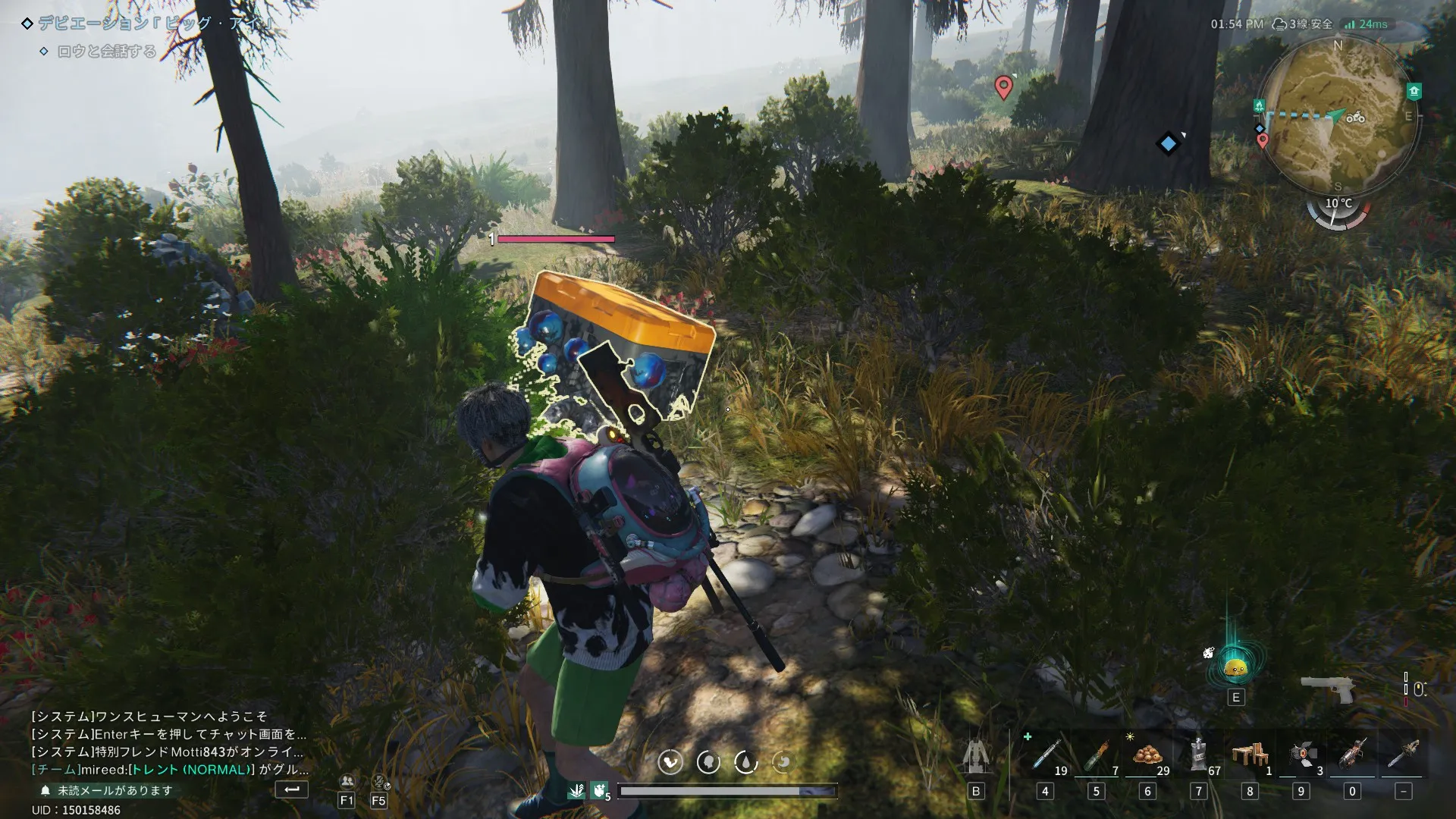Image resolution: width=1456 pixels, height=819 pixels.
Task: Open the team members icon
Action: coord(347,781)
